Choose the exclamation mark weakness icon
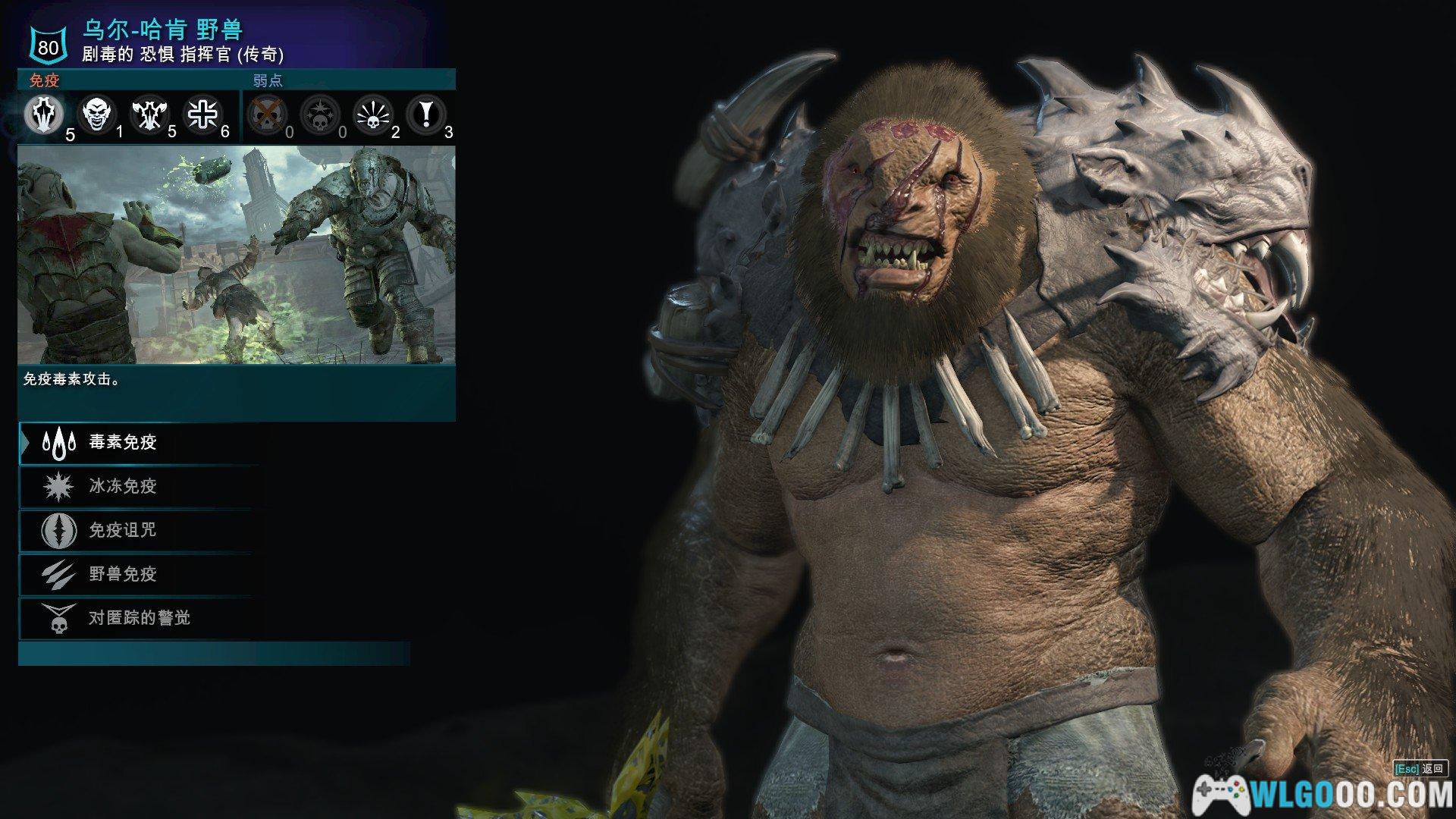Image resolution: width=1456 pixels, height=819 pixels. pos(425,115)
